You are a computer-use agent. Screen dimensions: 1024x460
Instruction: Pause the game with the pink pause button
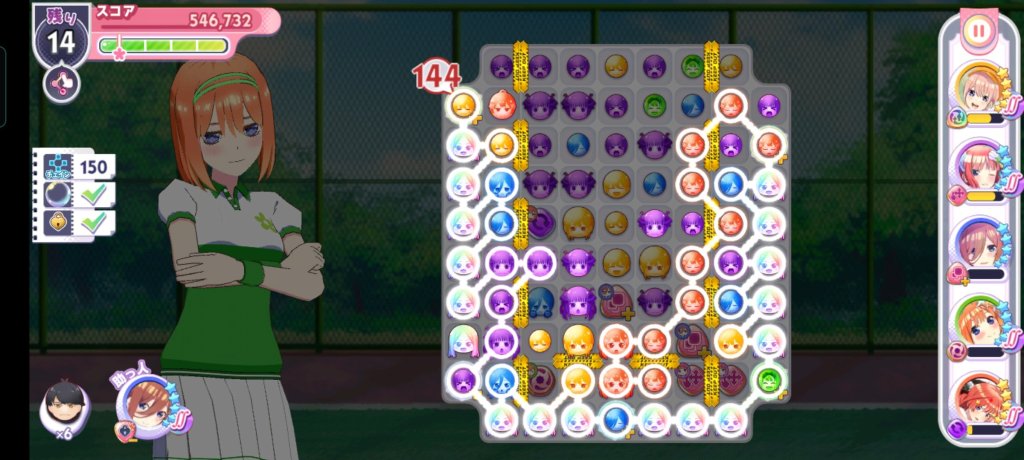[x=978, y=31]
